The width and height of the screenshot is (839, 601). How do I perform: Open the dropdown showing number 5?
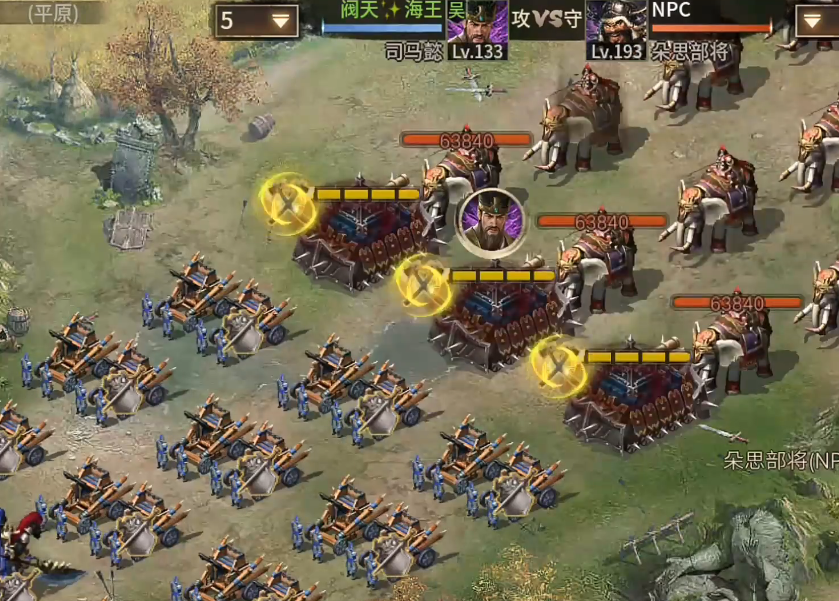[x=256, y=20]
